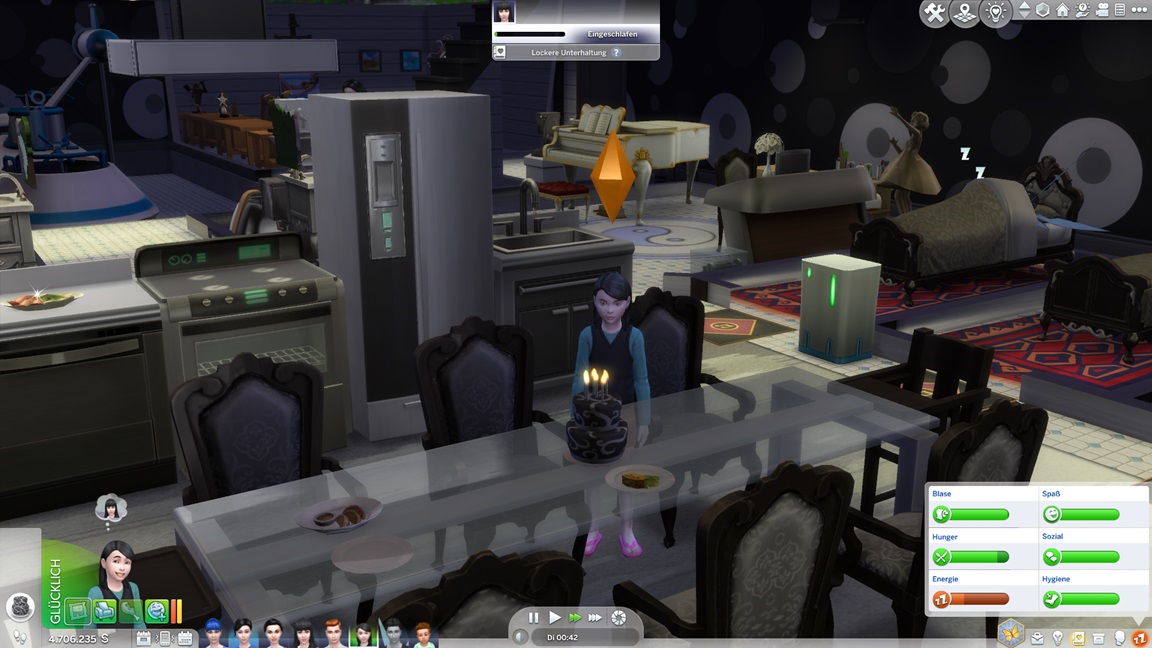Open the needs panel tab
1152x648 pixels.
click(1140, 638)
